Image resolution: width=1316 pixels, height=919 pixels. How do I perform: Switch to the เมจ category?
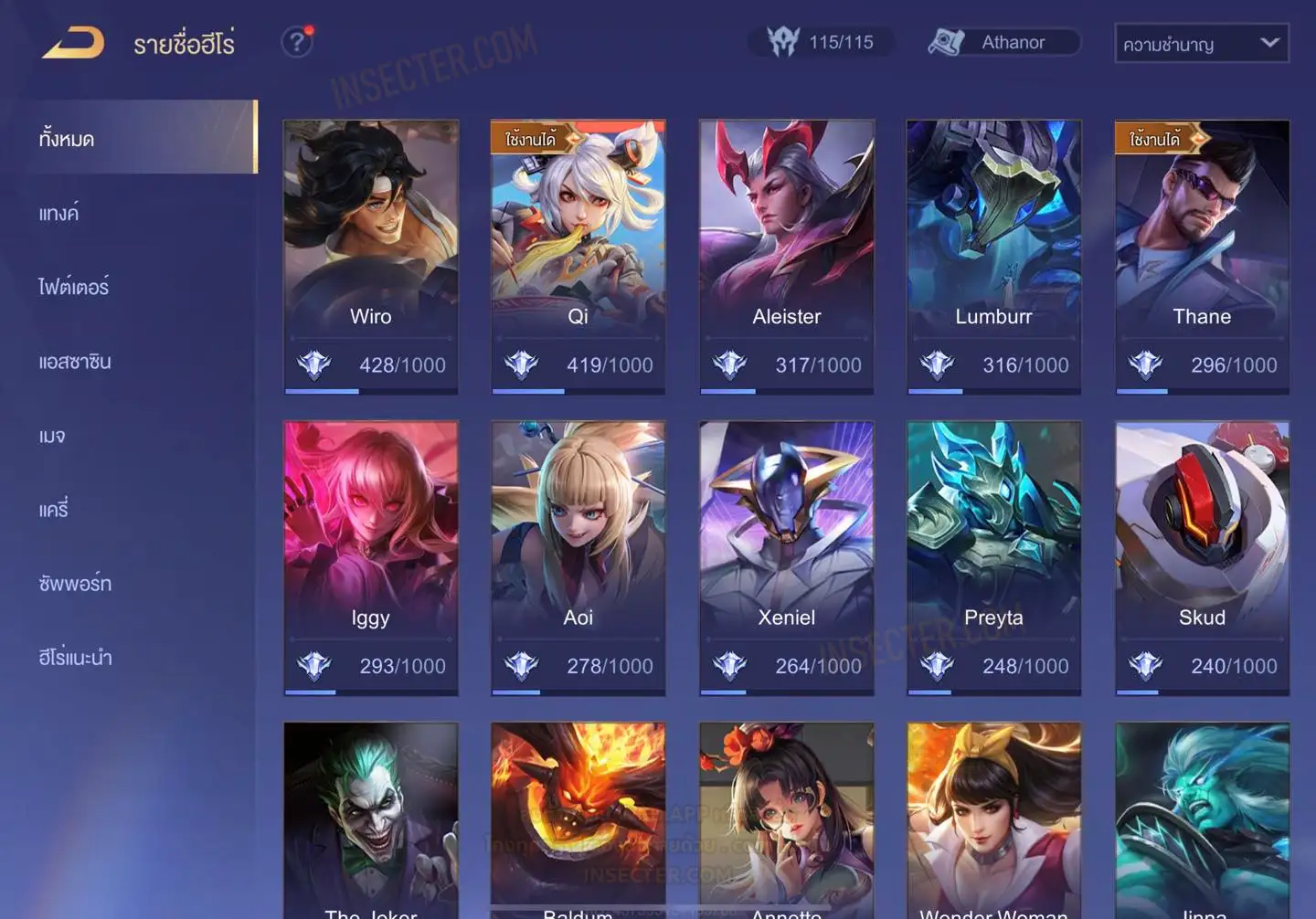point(53,436)
